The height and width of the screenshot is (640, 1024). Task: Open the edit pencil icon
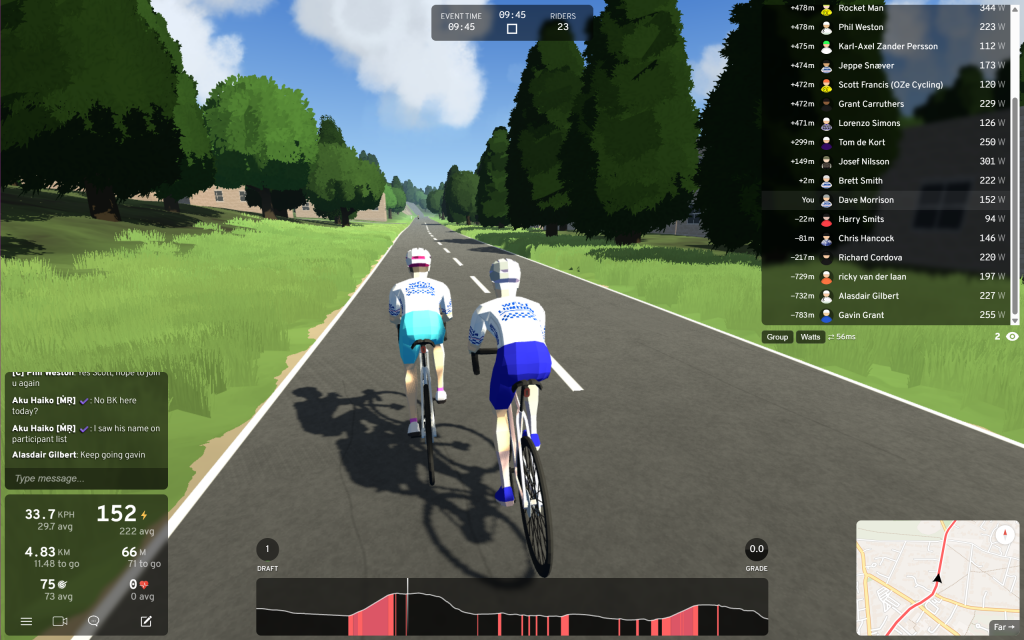point(146,621)
